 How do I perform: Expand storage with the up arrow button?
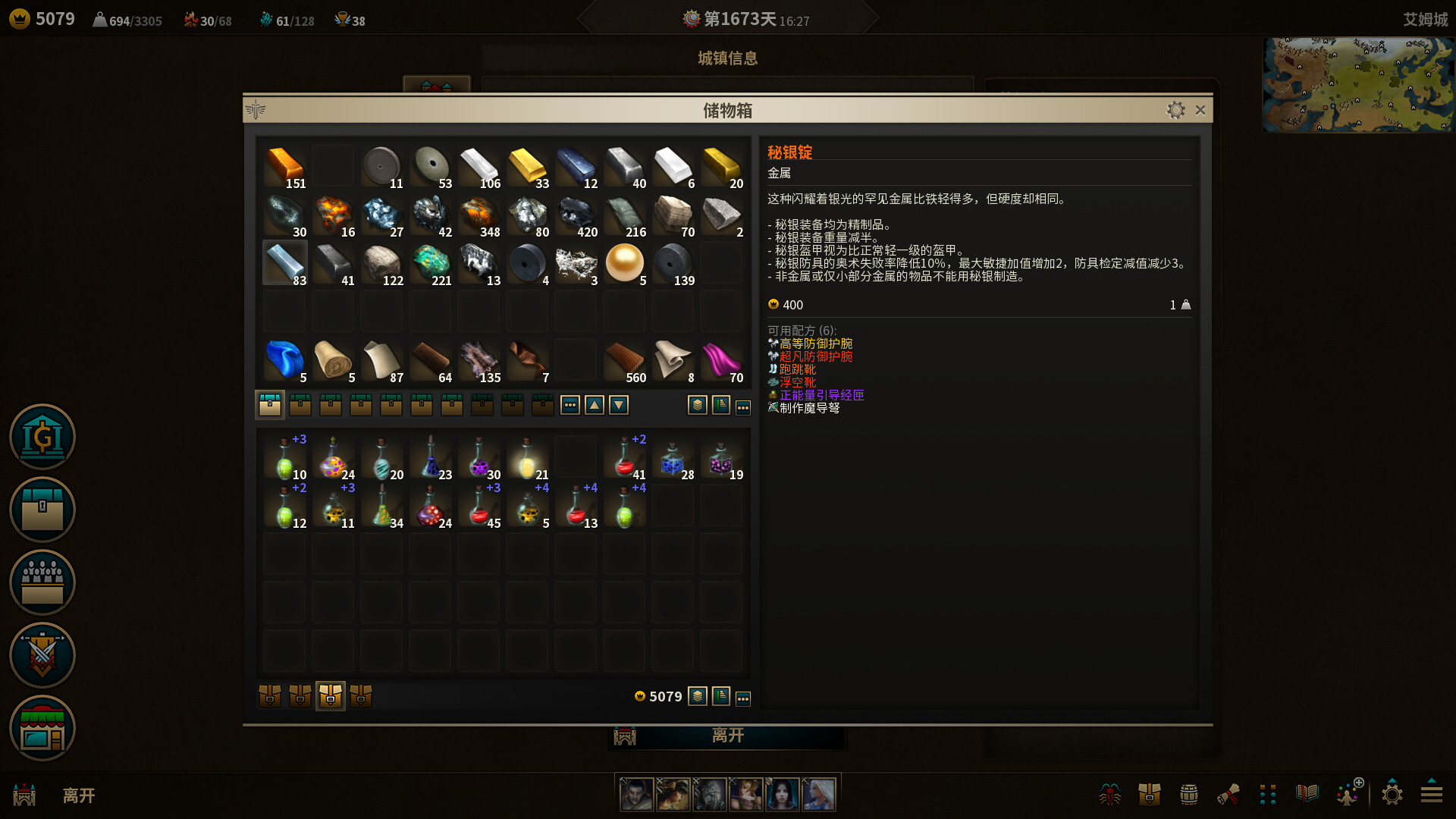(x=595, y=404)
